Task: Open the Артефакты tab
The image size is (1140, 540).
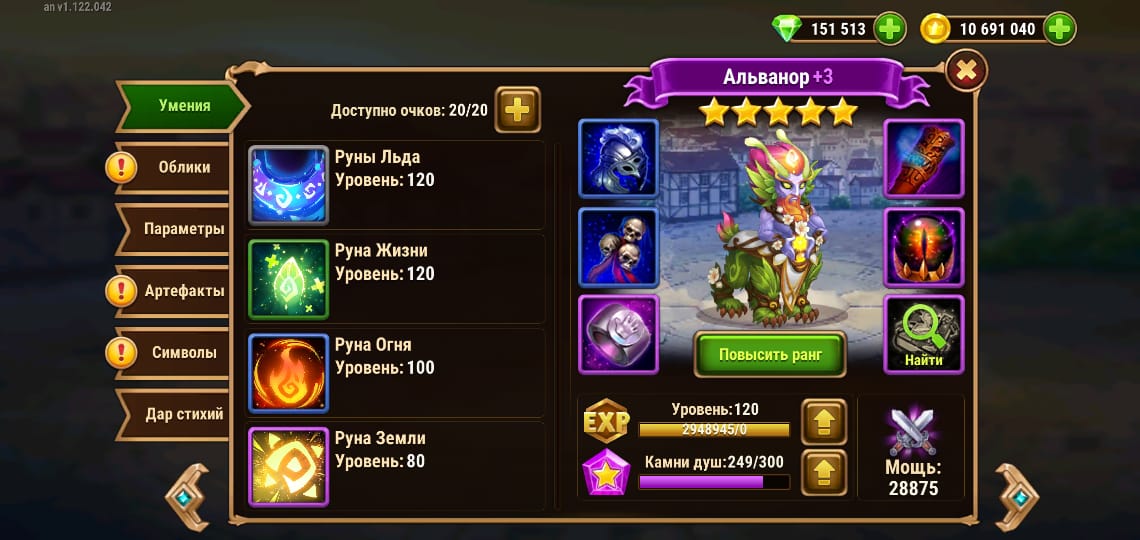Action: point(184,291)
